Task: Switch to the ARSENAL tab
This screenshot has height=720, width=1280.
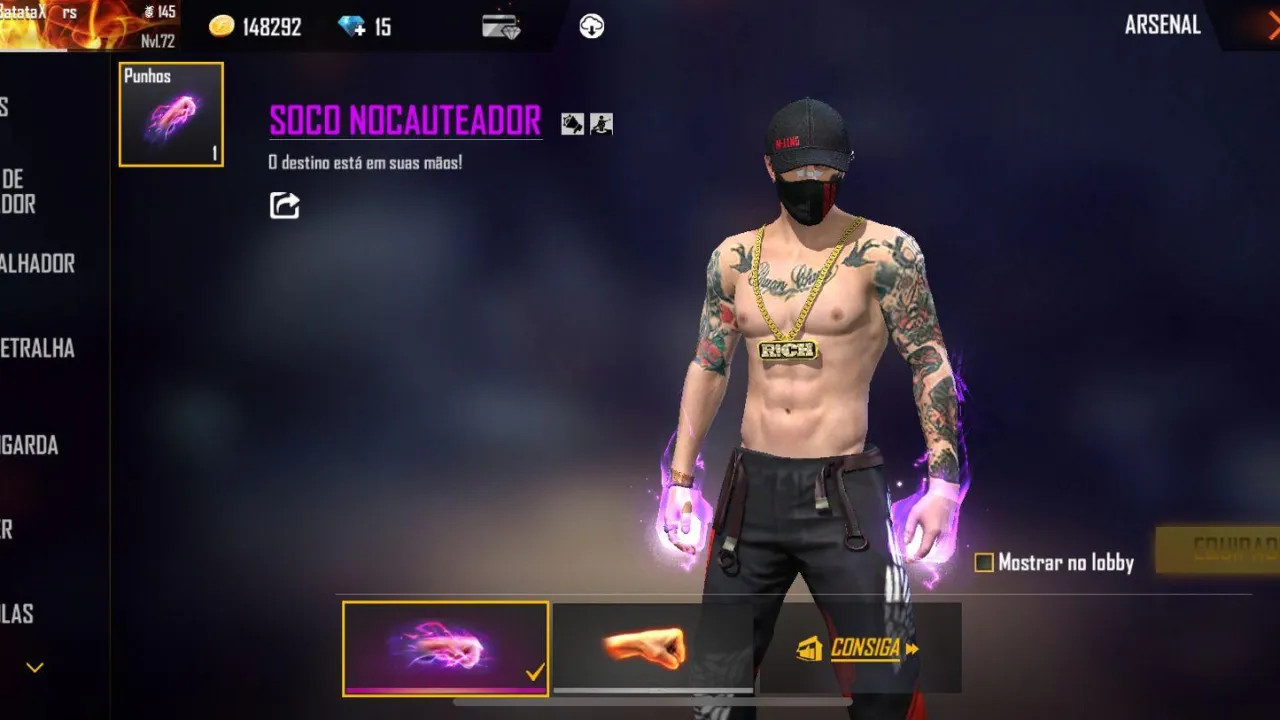Action: click(x=1162, y=25)
